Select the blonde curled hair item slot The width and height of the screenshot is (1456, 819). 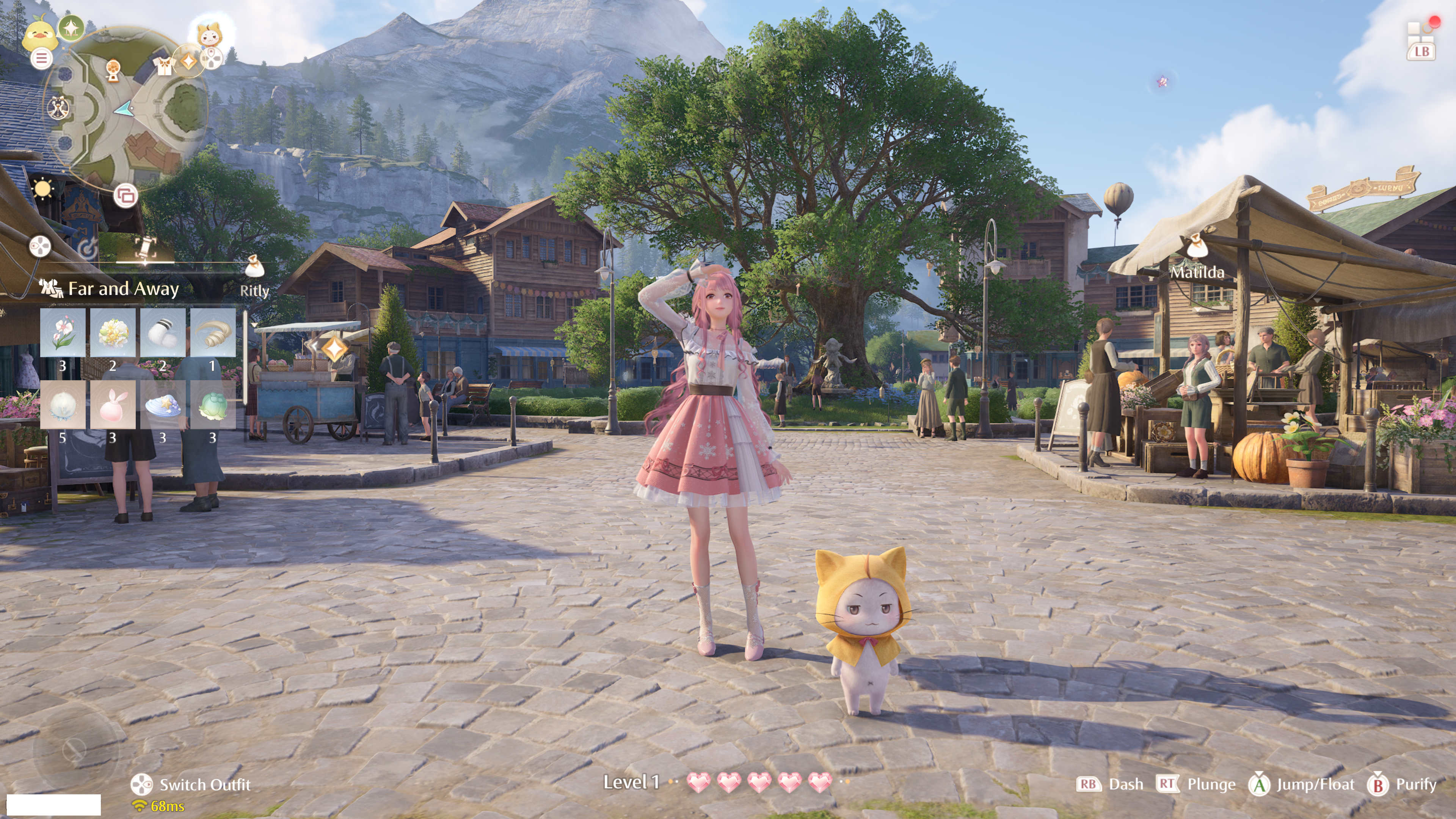coord(213,333)
